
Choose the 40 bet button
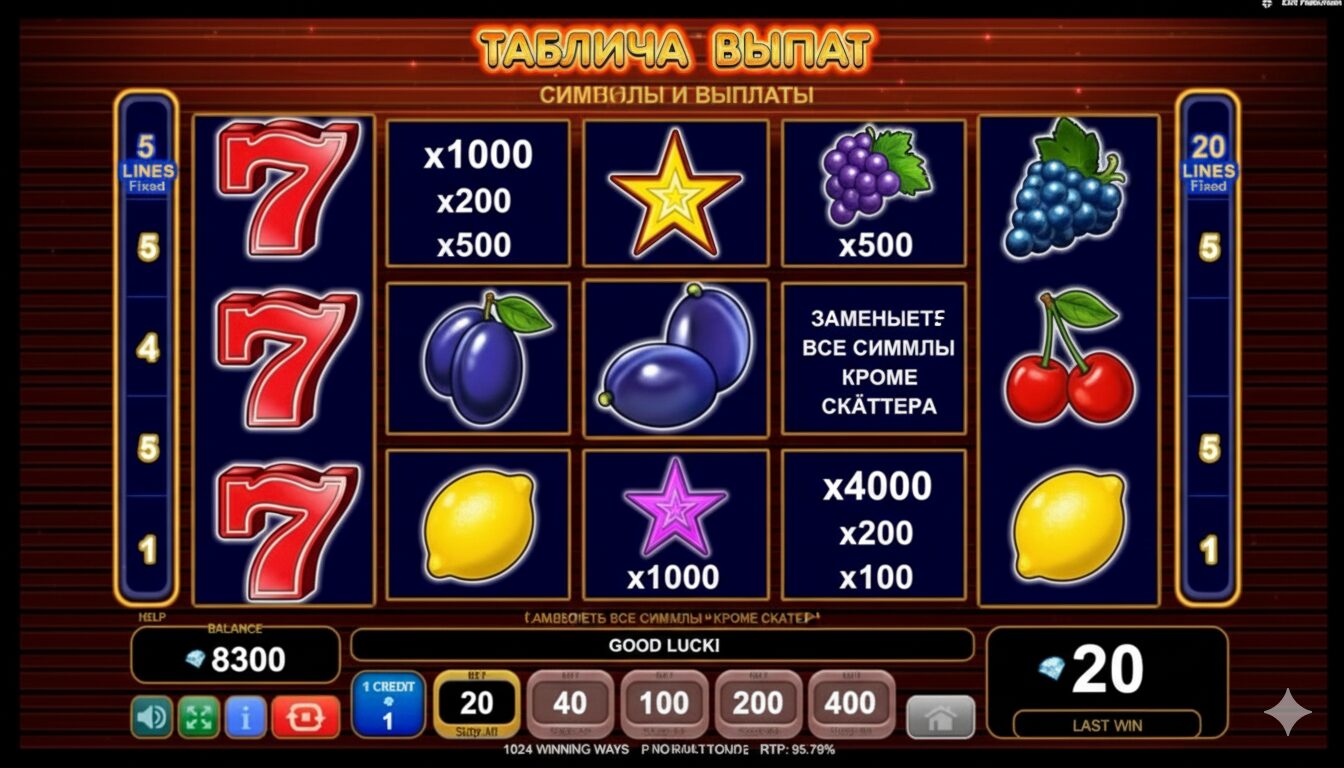click(570, 704)
